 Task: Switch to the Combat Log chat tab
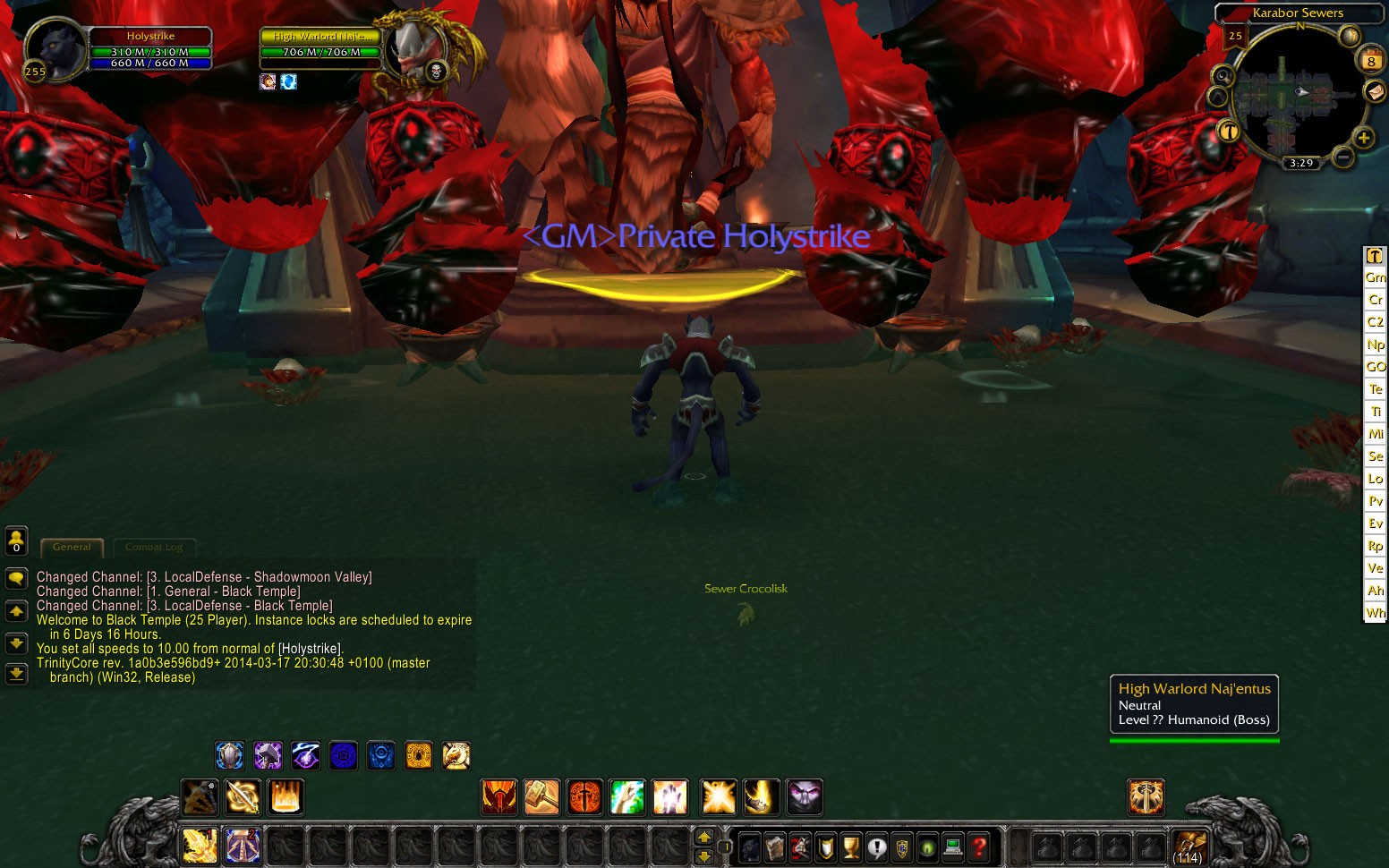(154, 547)
